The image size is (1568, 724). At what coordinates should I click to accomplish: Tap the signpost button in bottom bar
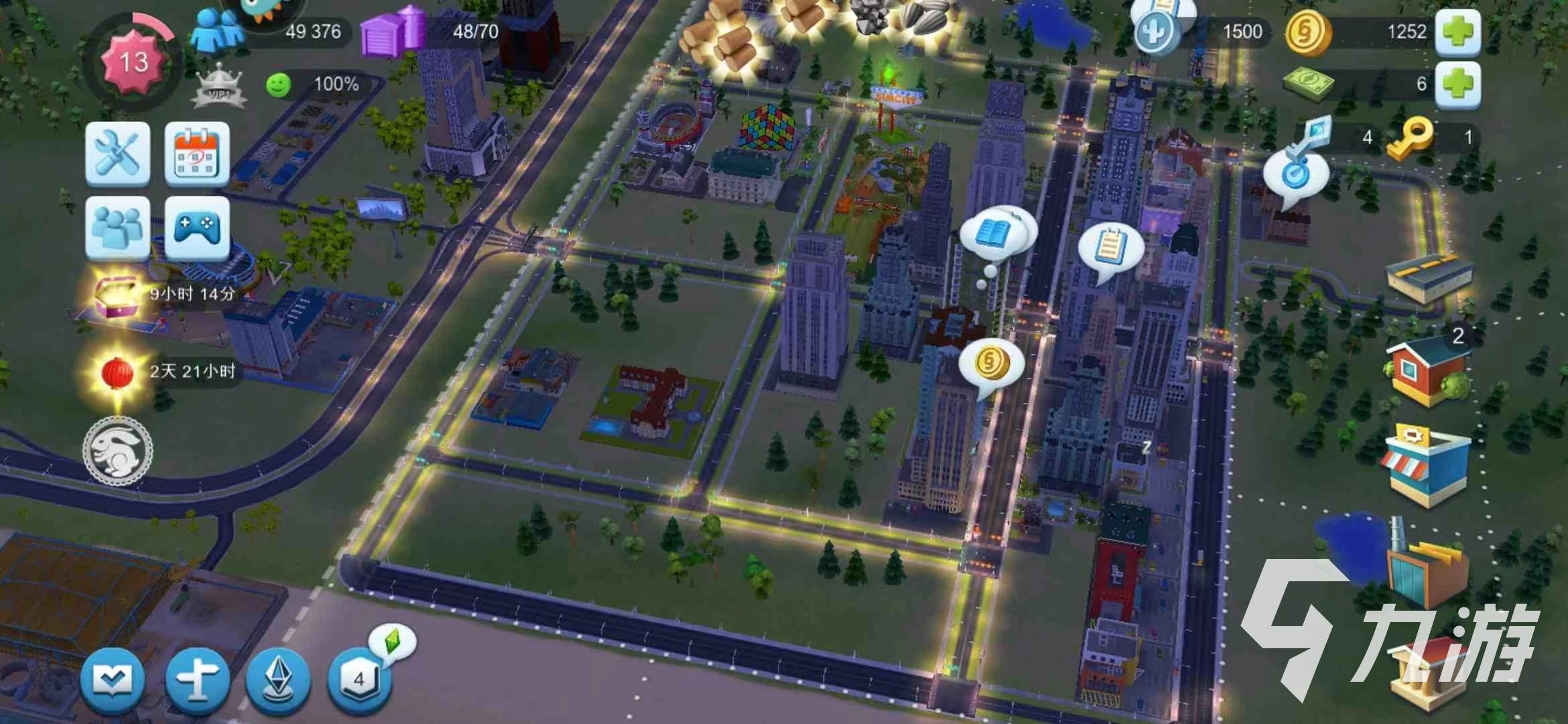point(197,680)
